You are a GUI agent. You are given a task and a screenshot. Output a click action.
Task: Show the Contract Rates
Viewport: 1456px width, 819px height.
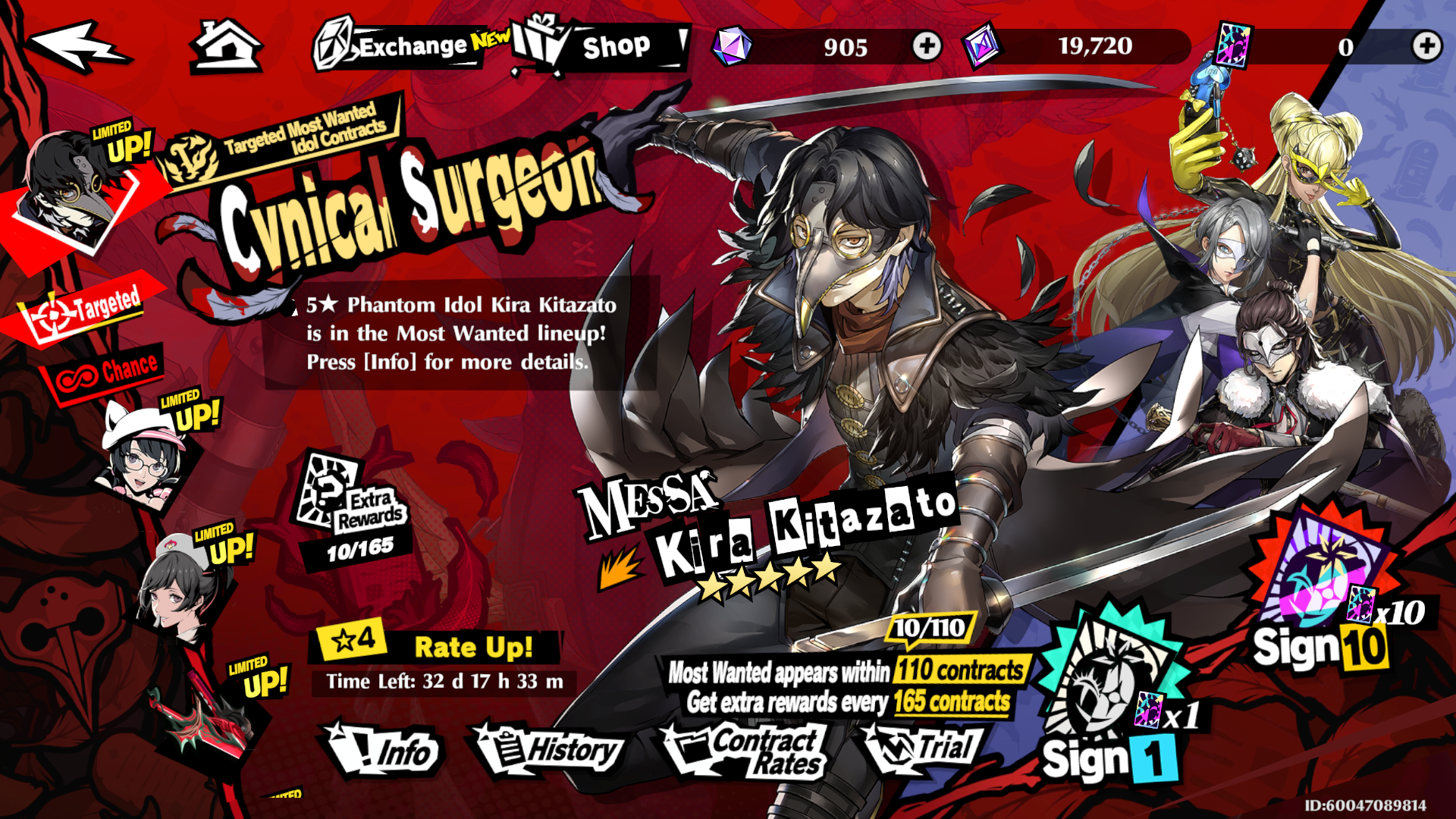pyautogui.click(x=747, y=751)
